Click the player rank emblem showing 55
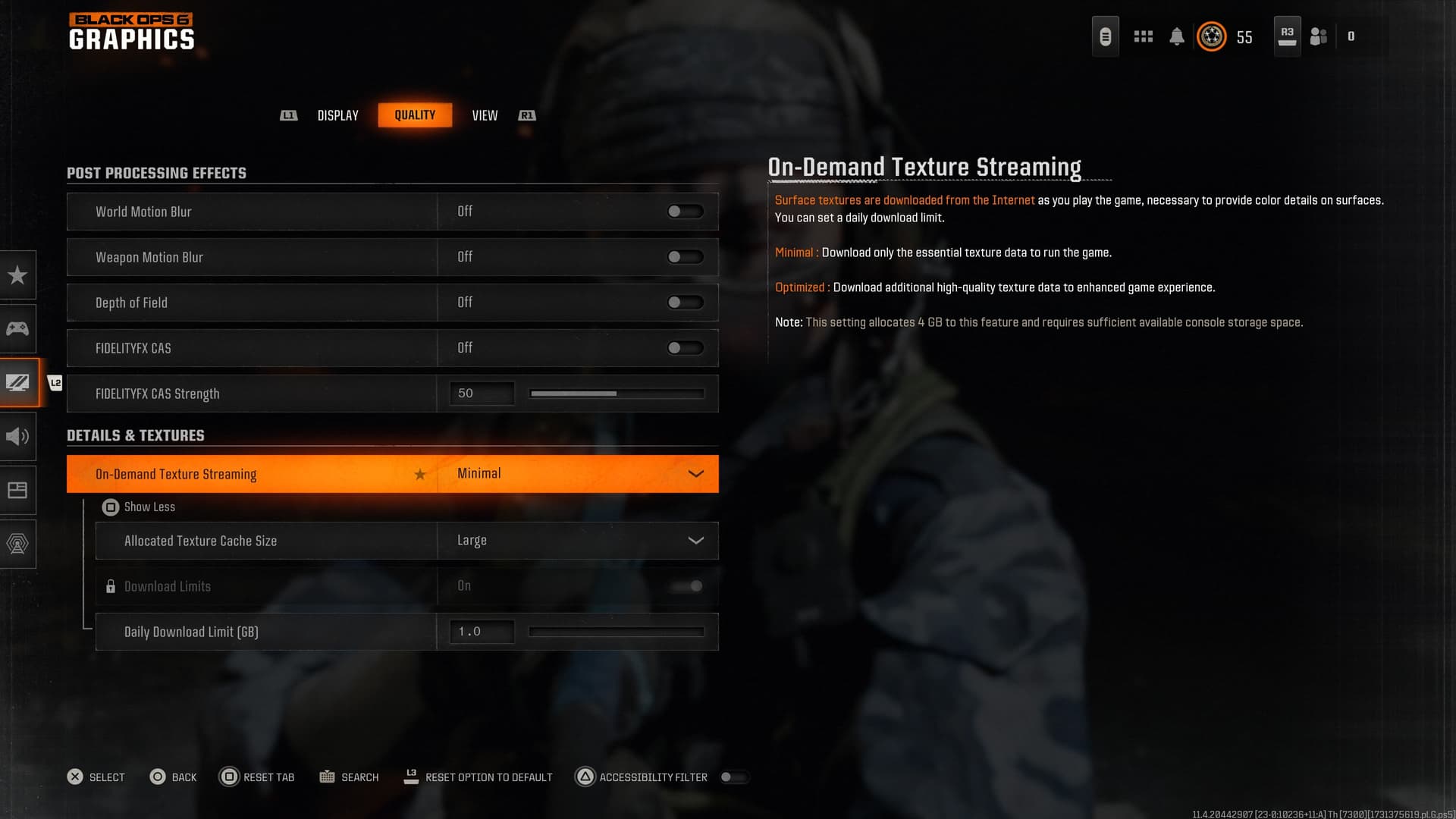Viewport: 1456px width, 819px height. [1211, 36]
